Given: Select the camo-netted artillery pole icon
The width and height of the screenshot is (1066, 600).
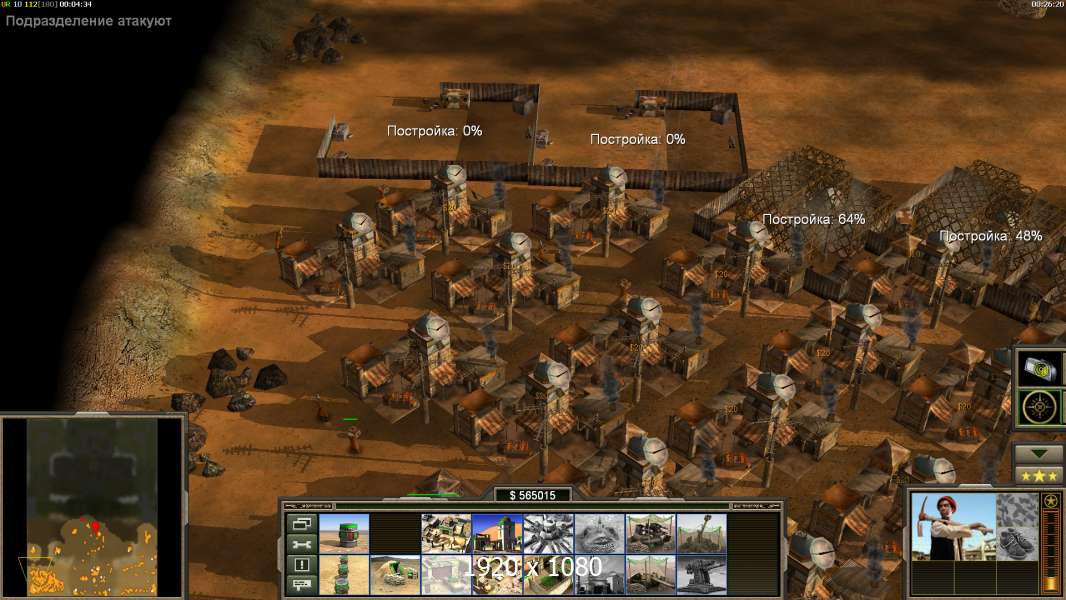Looking at the screenshot, I should (x=701, y=533).
